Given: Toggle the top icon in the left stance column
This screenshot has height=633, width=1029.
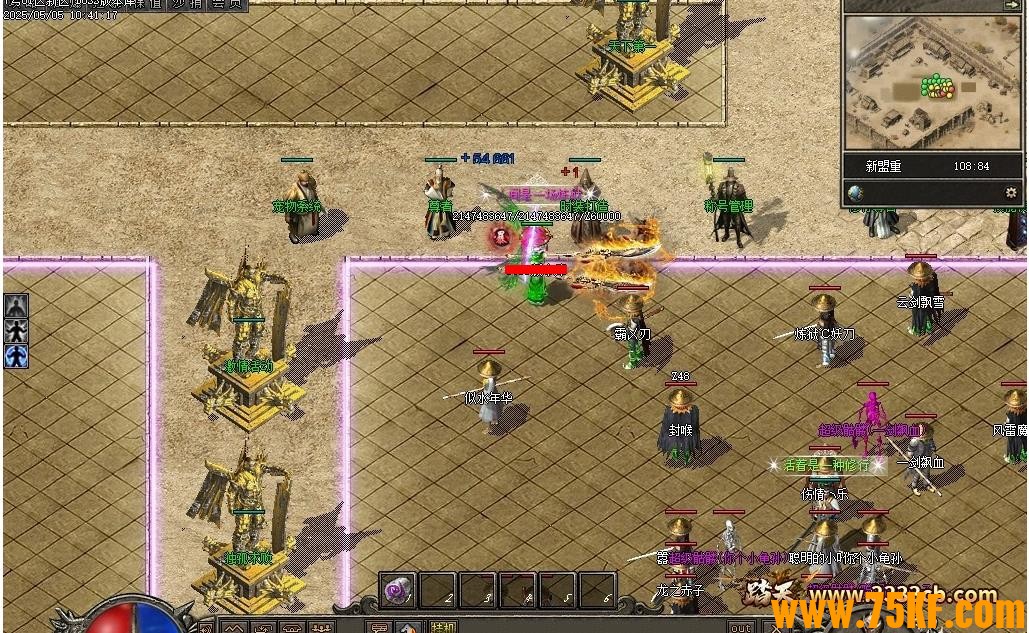Looking at the screenshot, I should click(16, 305).
